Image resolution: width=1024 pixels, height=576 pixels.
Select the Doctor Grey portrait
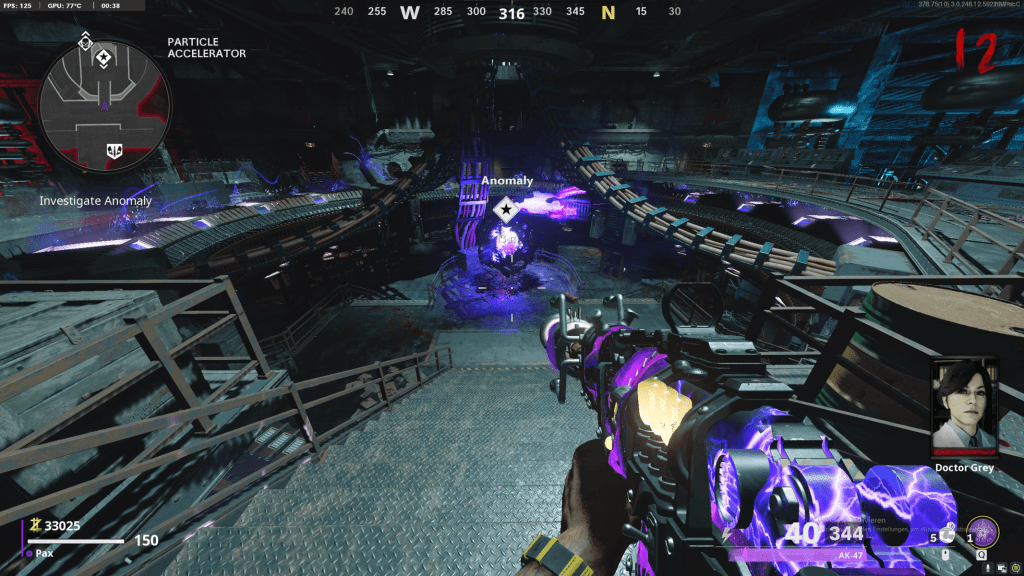point(965,407)
